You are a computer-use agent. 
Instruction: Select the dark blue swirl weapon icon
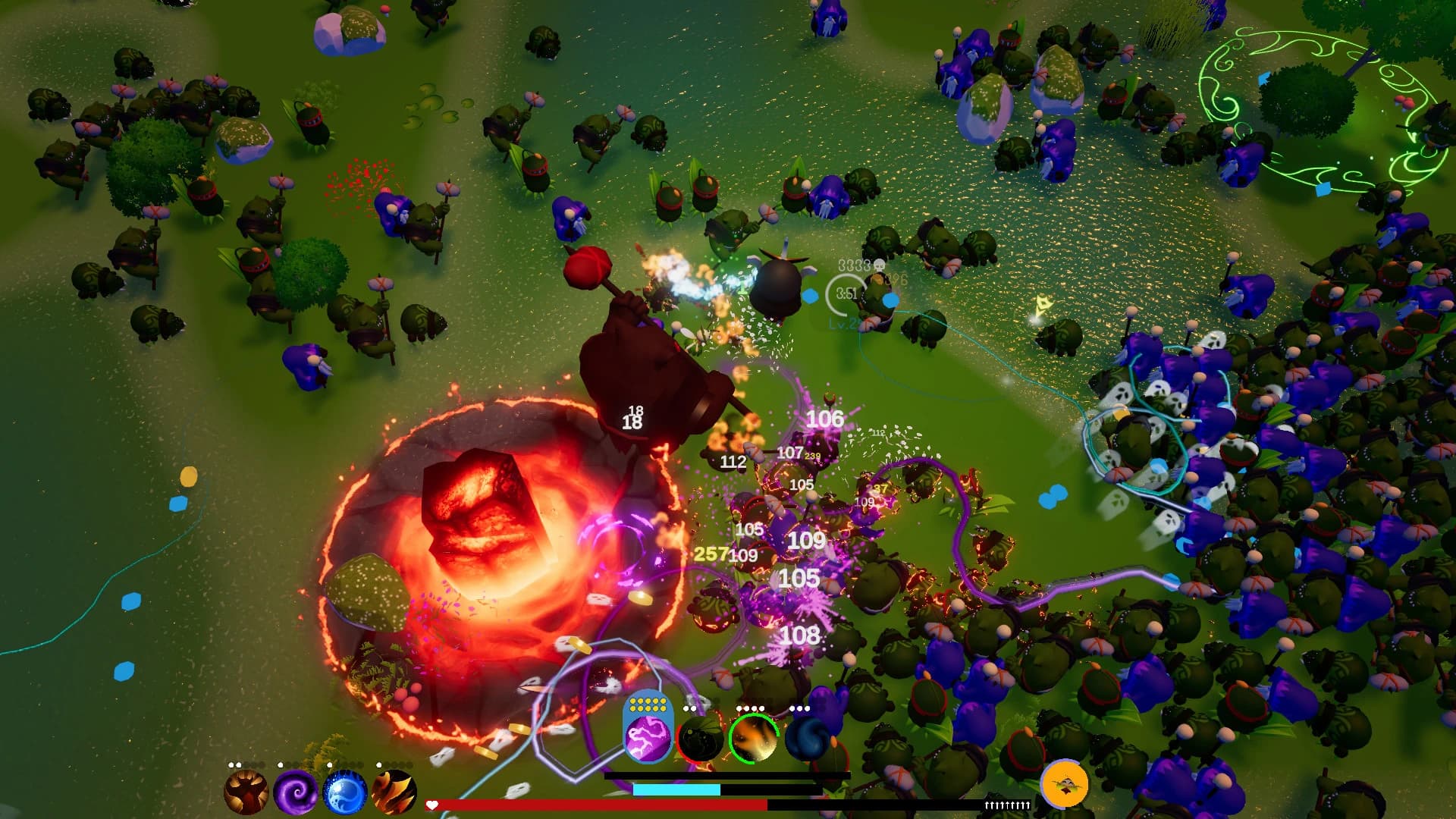(808, 738)
